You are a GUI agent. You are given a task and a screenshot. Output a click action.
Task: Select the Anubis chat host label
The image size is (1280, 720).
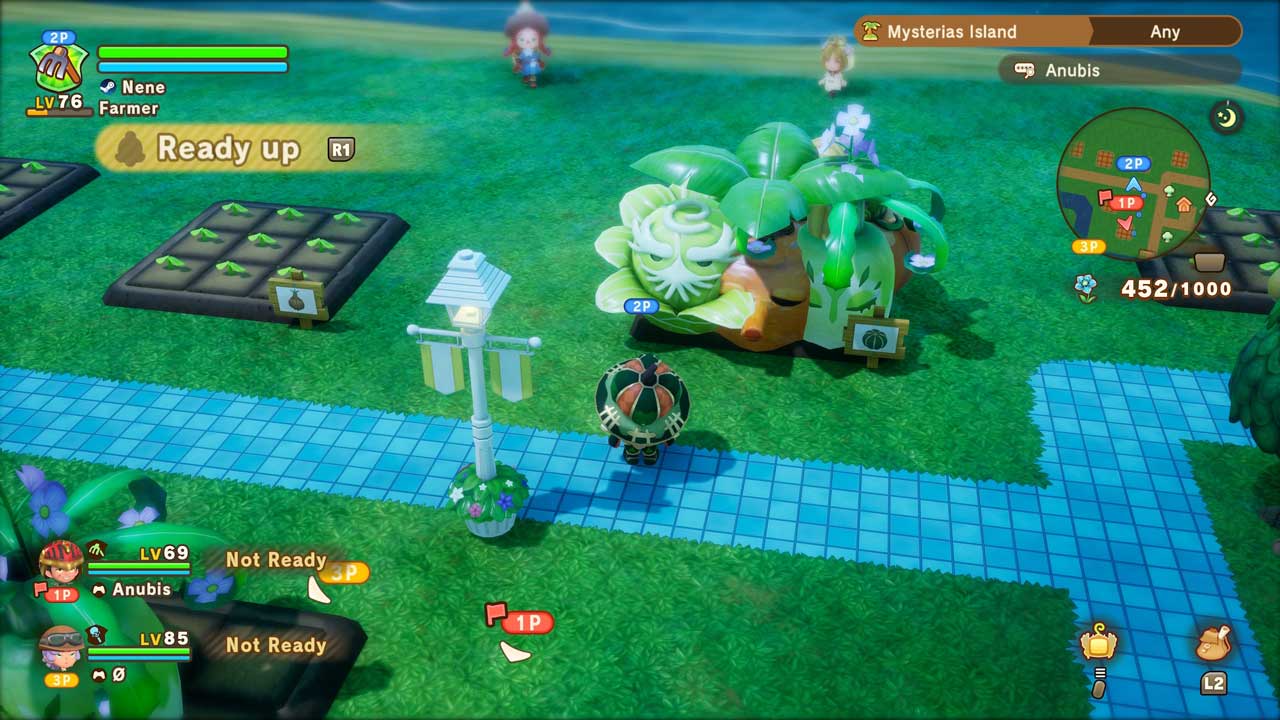[1071, 70]
